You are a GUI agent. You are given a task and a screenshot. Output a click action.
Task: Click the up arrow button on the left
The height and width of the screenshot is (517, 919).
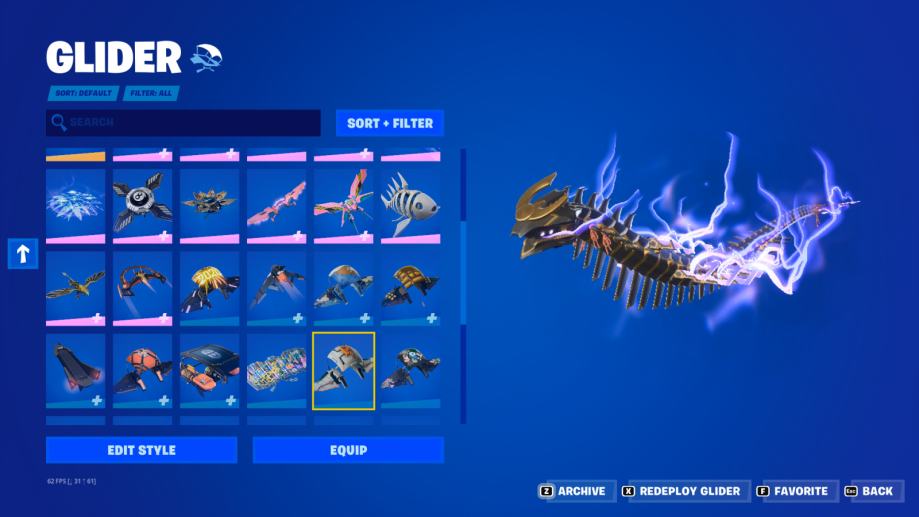click(23, 254)
